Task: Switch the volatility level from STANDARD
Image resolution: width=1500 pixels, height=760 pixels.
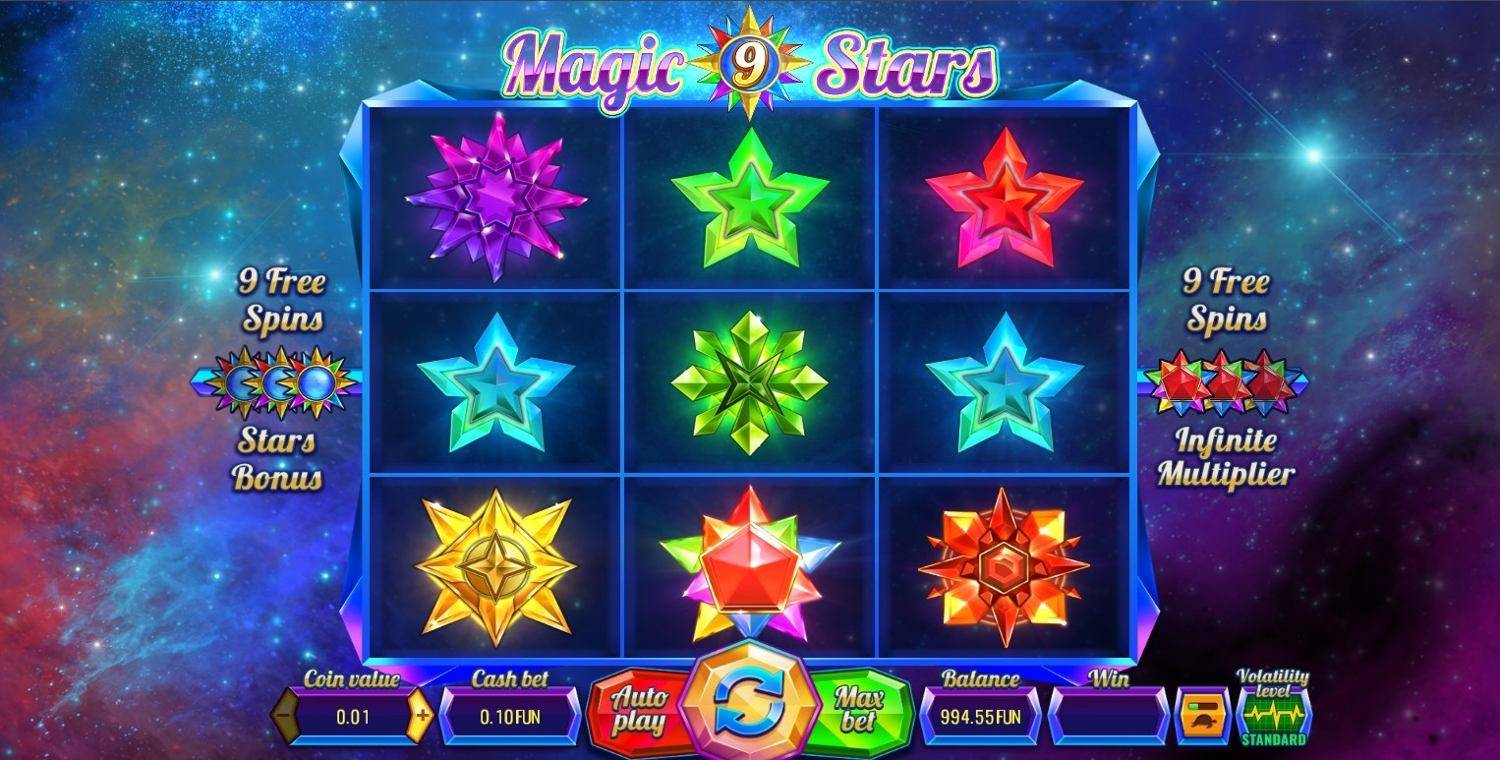Action: pyautogui.click(x=1270, y=716)
